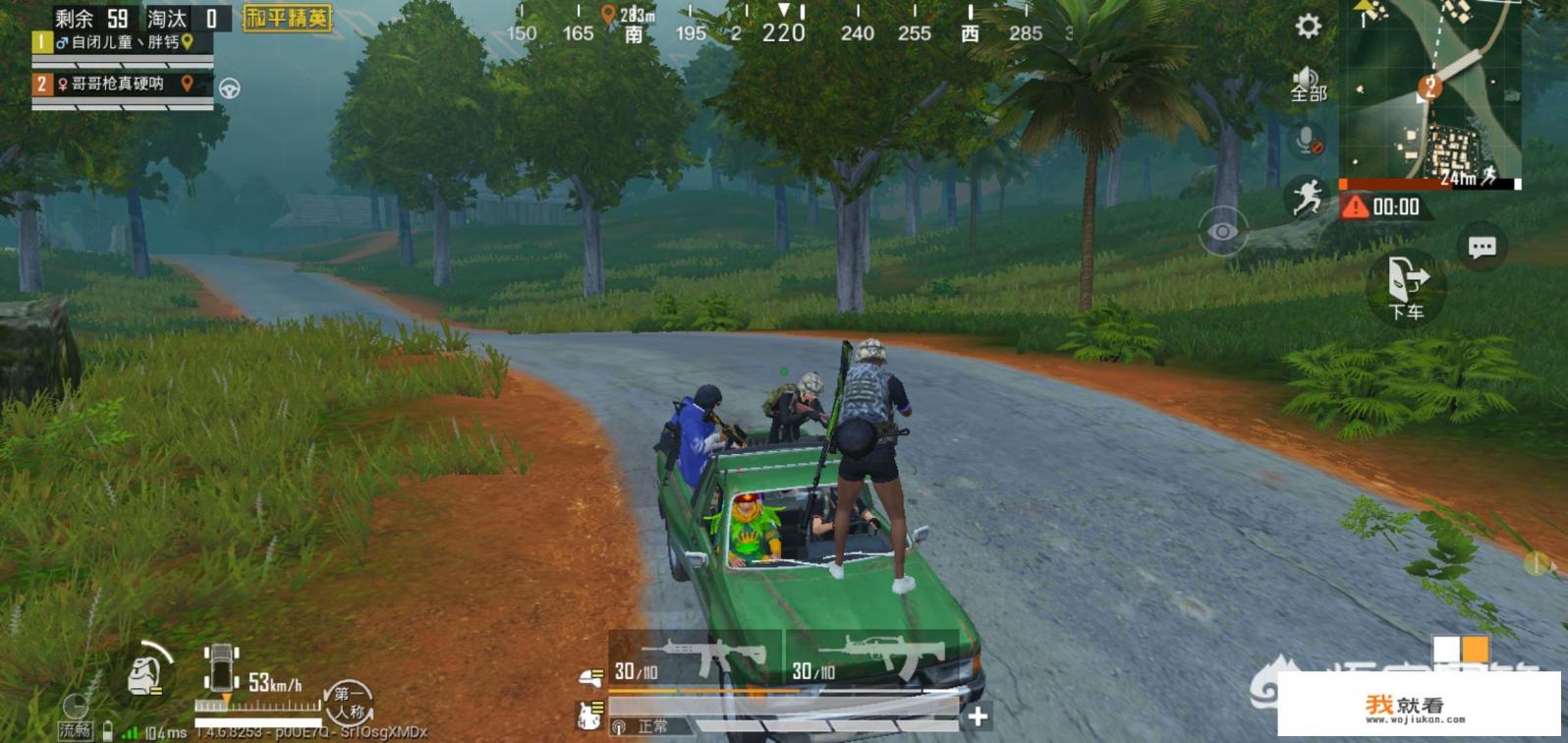Tap the running figure auto-run icon

[x=1307, y=198]
